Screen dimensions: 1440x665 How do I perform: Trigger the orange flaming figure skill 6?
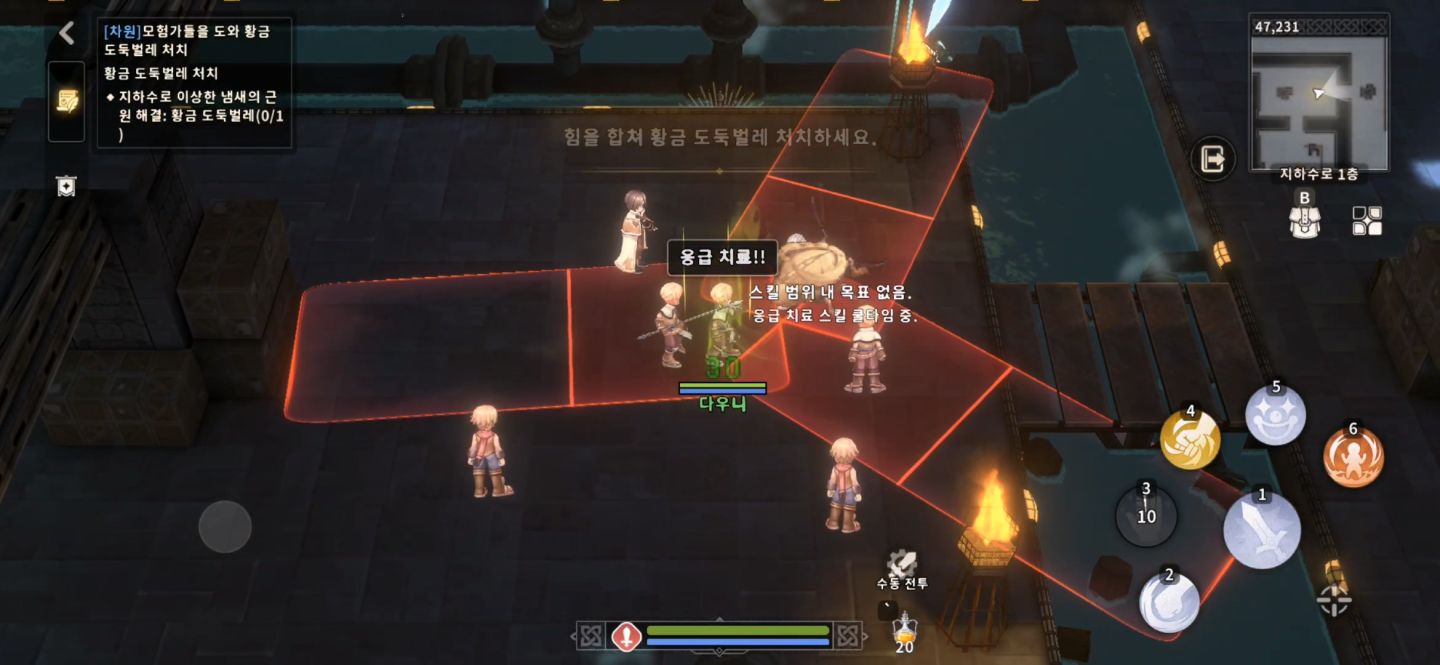coord(1353,457)
